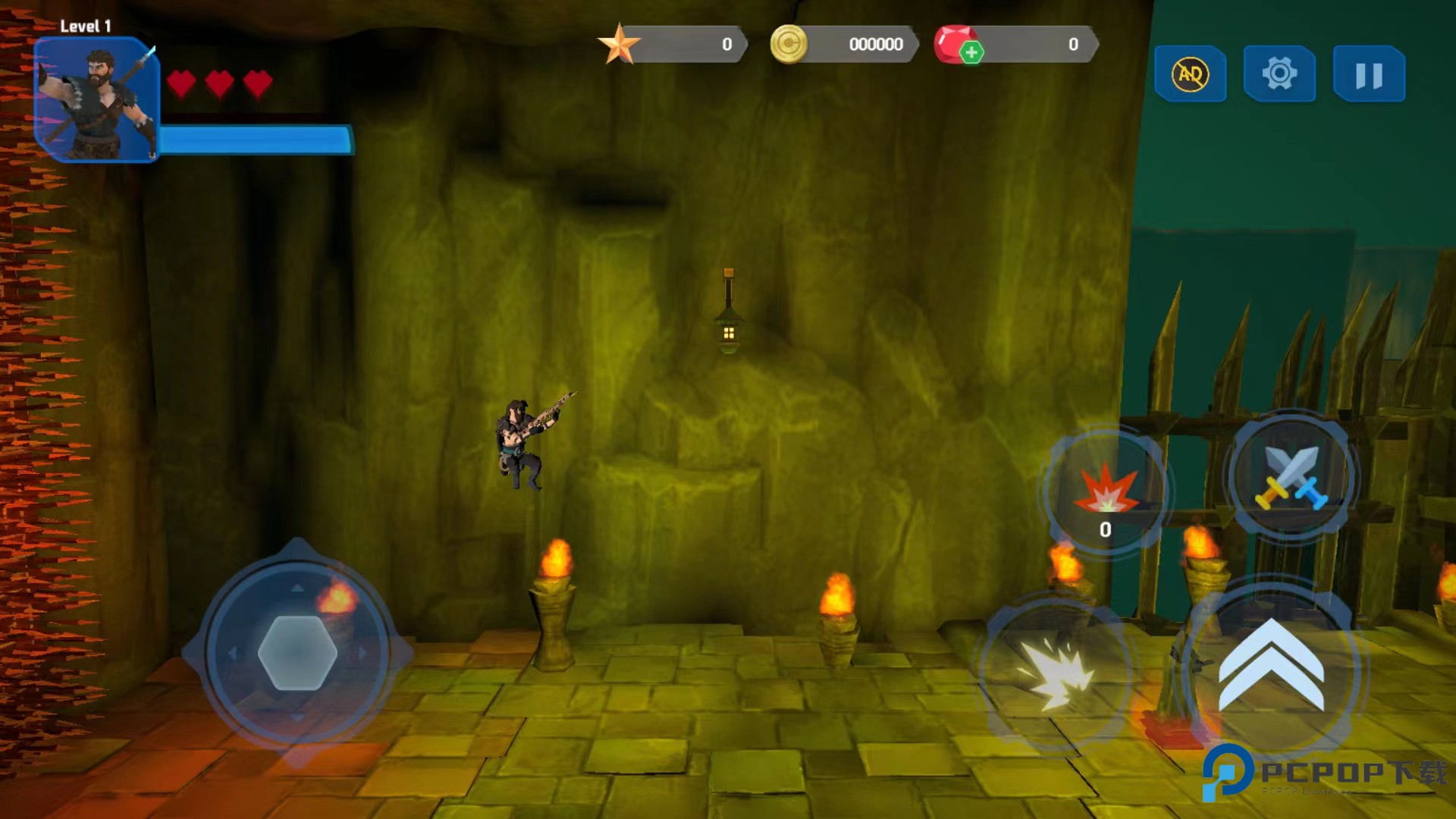Tap the hexagonal virtual joystick knob
Viewport: 1456px width, 819px height.
tap(297, 652)
